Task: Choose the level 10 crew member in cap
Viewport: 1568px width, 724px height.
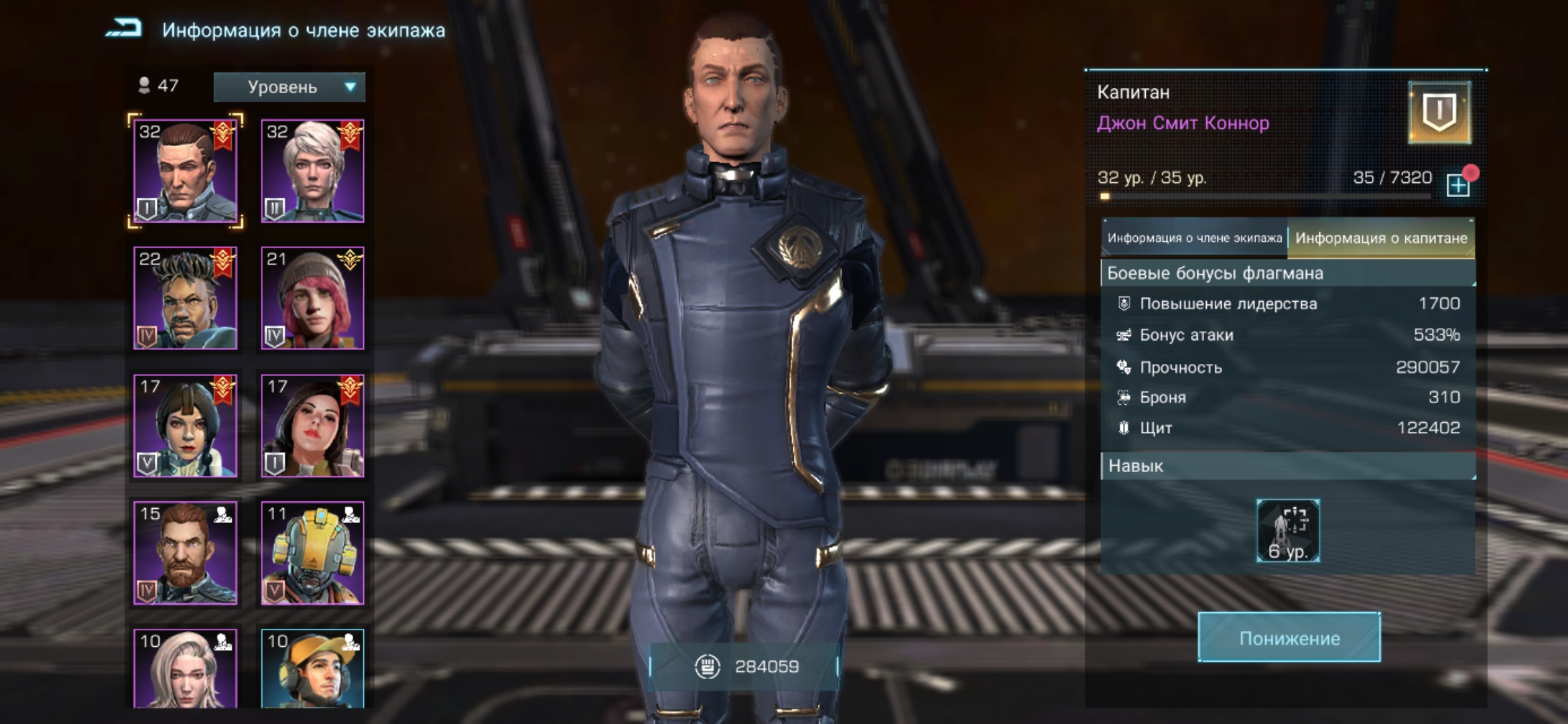Action: point(312,669)
